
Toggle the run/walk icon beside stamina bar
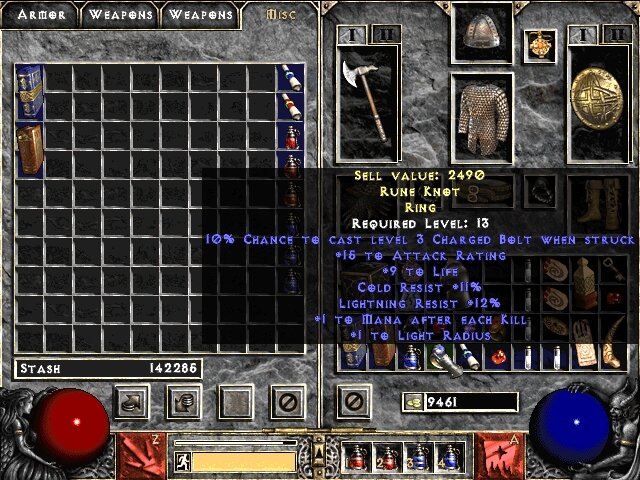183,461
